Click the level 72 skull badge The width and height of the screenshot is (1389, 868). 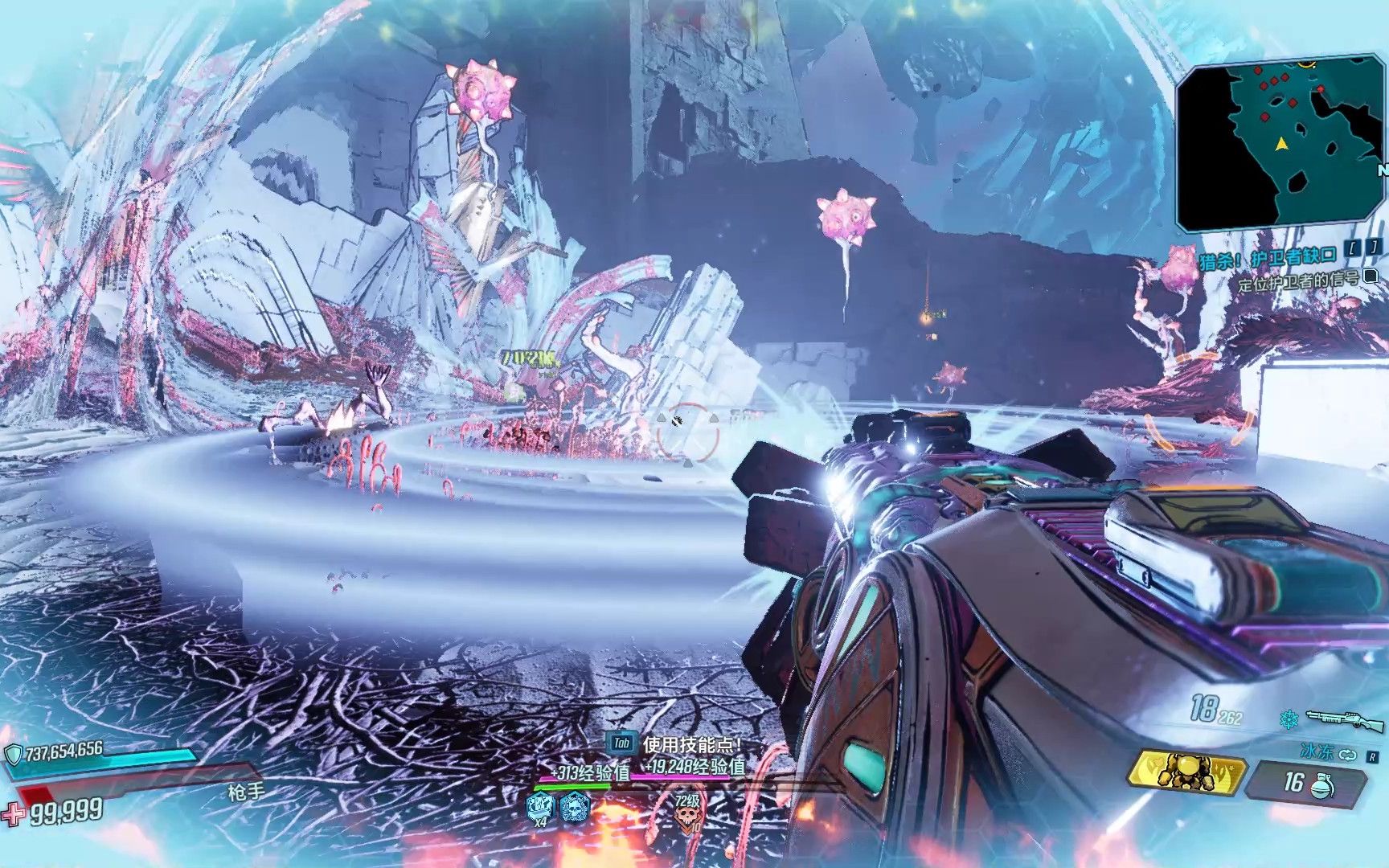pos(687,813)
